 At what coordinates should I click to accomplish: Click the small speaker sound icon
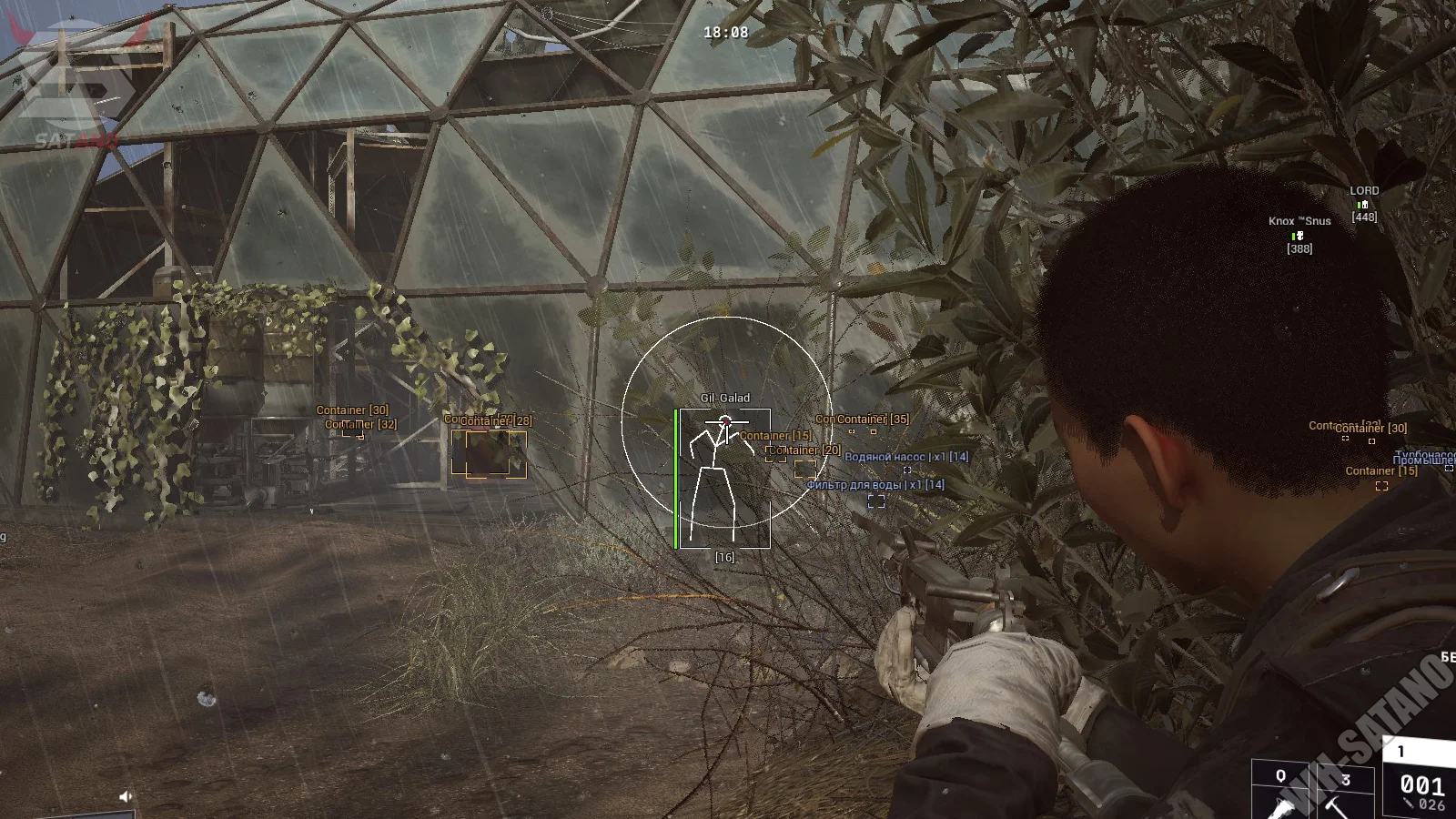[x=126, y=796]
